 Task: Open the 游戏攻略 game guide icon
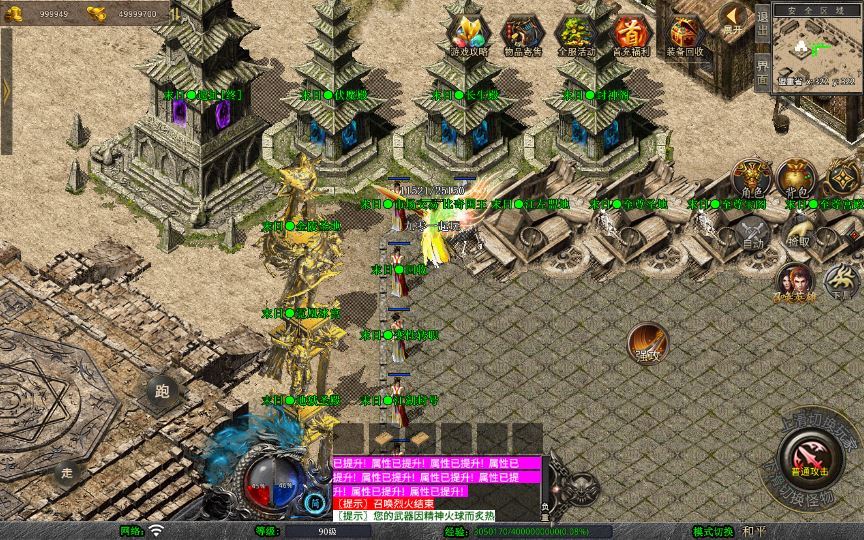pos(469,34)
